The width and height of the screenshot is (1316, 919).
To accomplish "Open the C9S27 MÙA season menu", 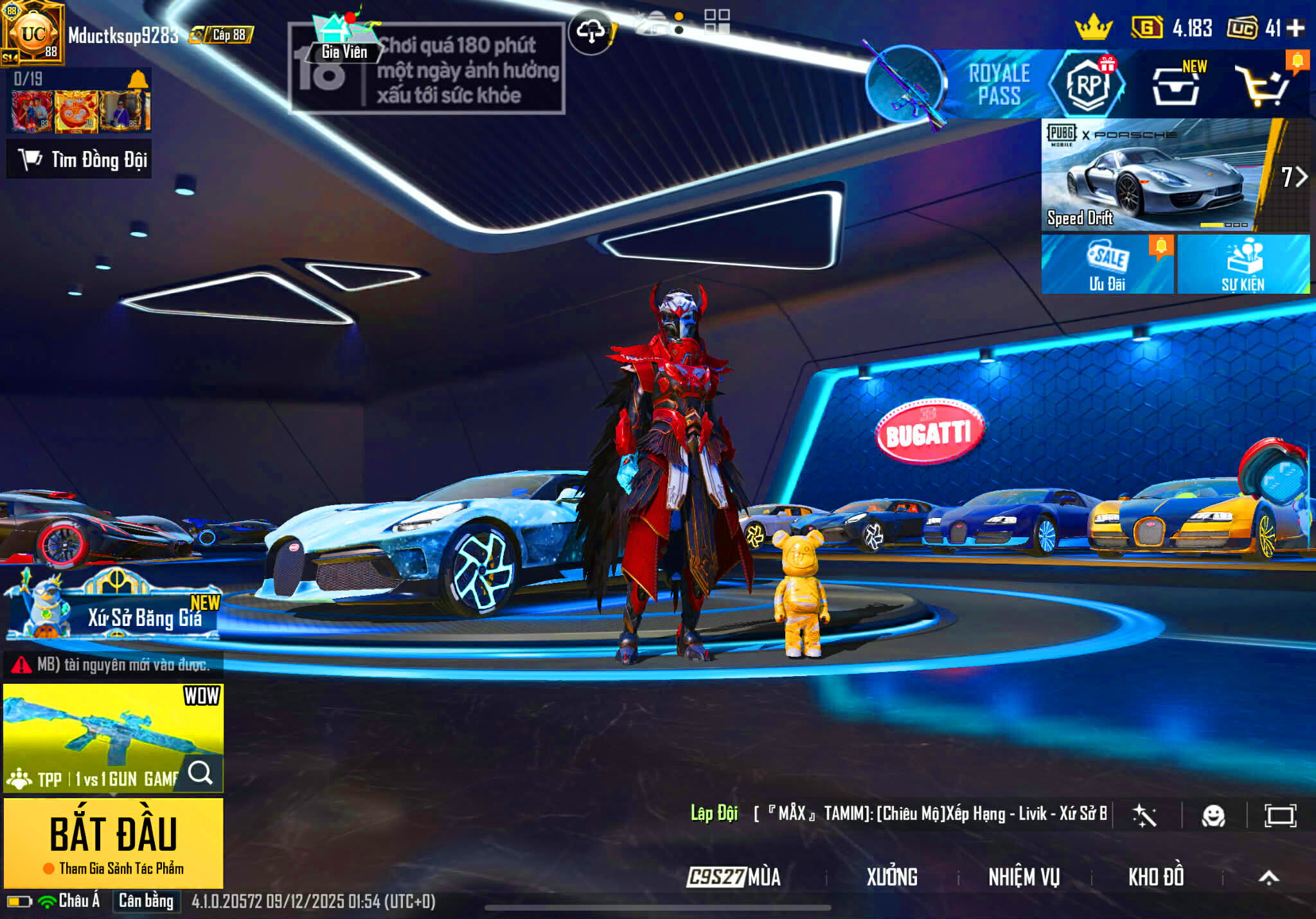I will pos(734,877).
